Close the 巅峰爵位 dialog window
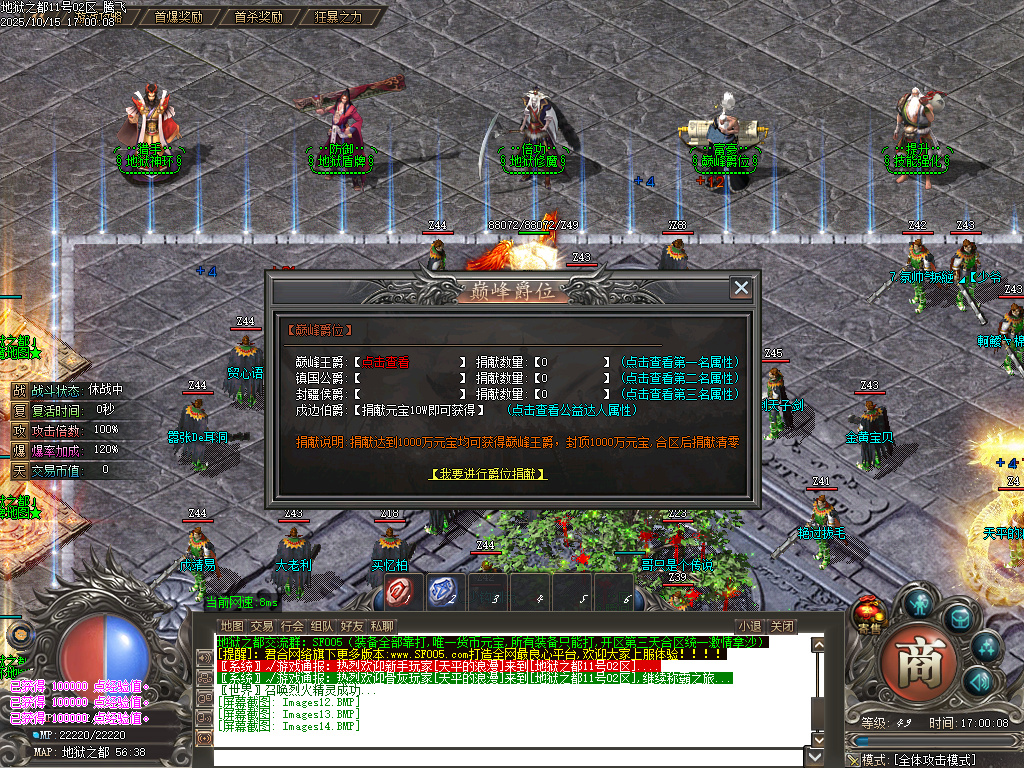This screenshot has height=768, width=1024. [x=741, y=288]
